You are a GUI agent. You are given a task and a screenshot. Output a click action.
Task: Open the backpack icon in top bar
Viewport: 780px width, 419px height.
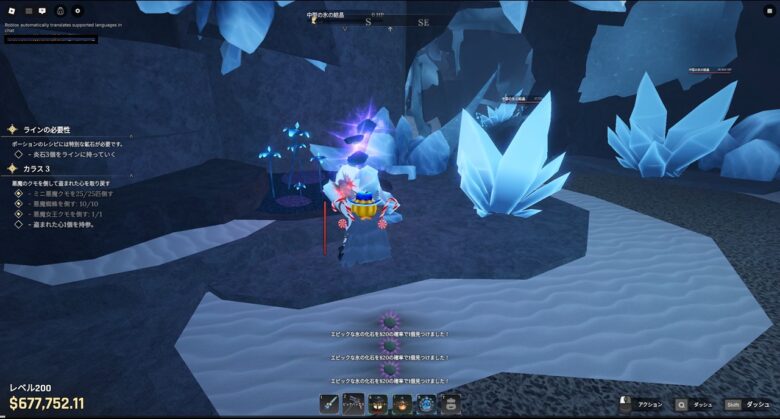(x=61, y=10)
